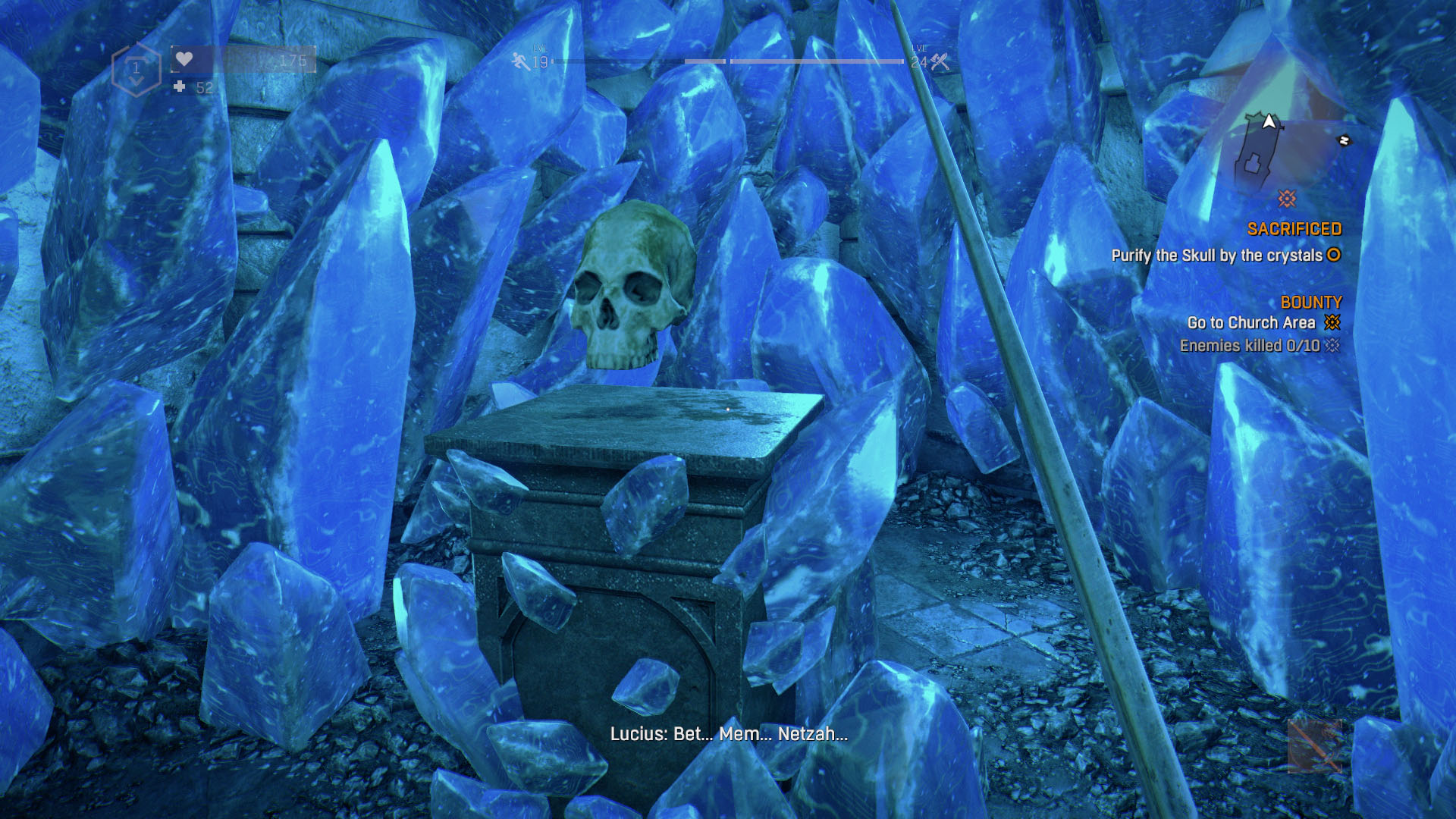This screenshot has height=819, width=1456.
Task: Click the white player arrow on minimap
Action: click(1269, 121)
